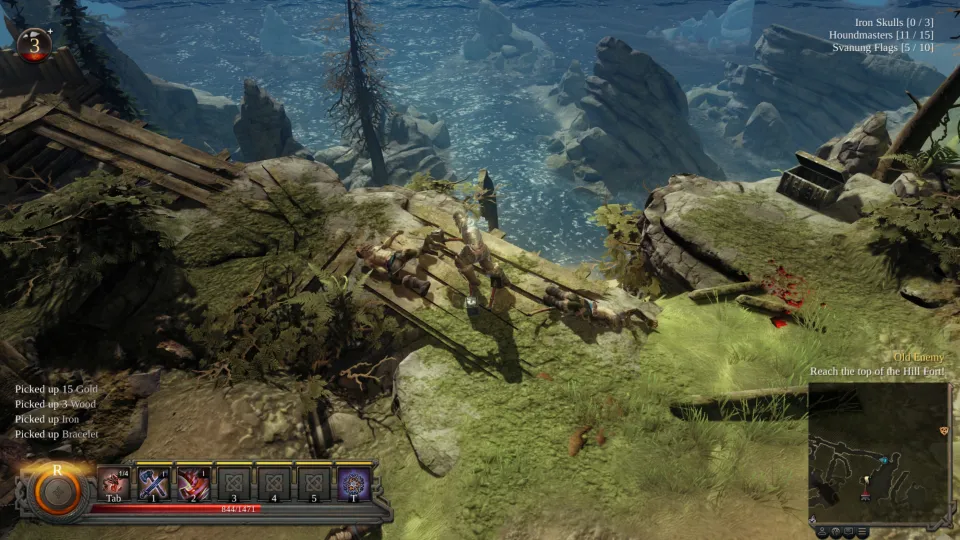Activate the red slash skill in slot 2
Screen dimensions: 960x540
[193, 484]
